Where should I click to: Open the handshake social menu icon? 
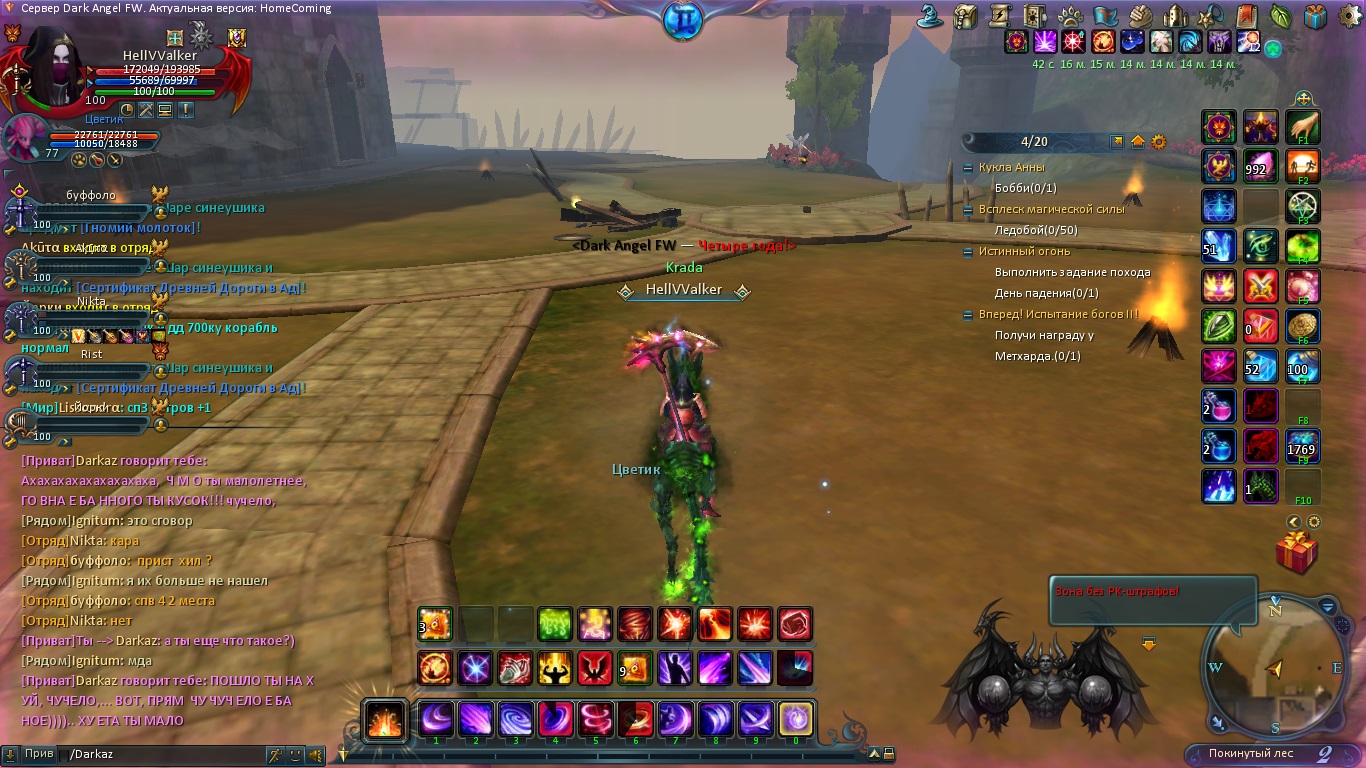coord(1141,16)
